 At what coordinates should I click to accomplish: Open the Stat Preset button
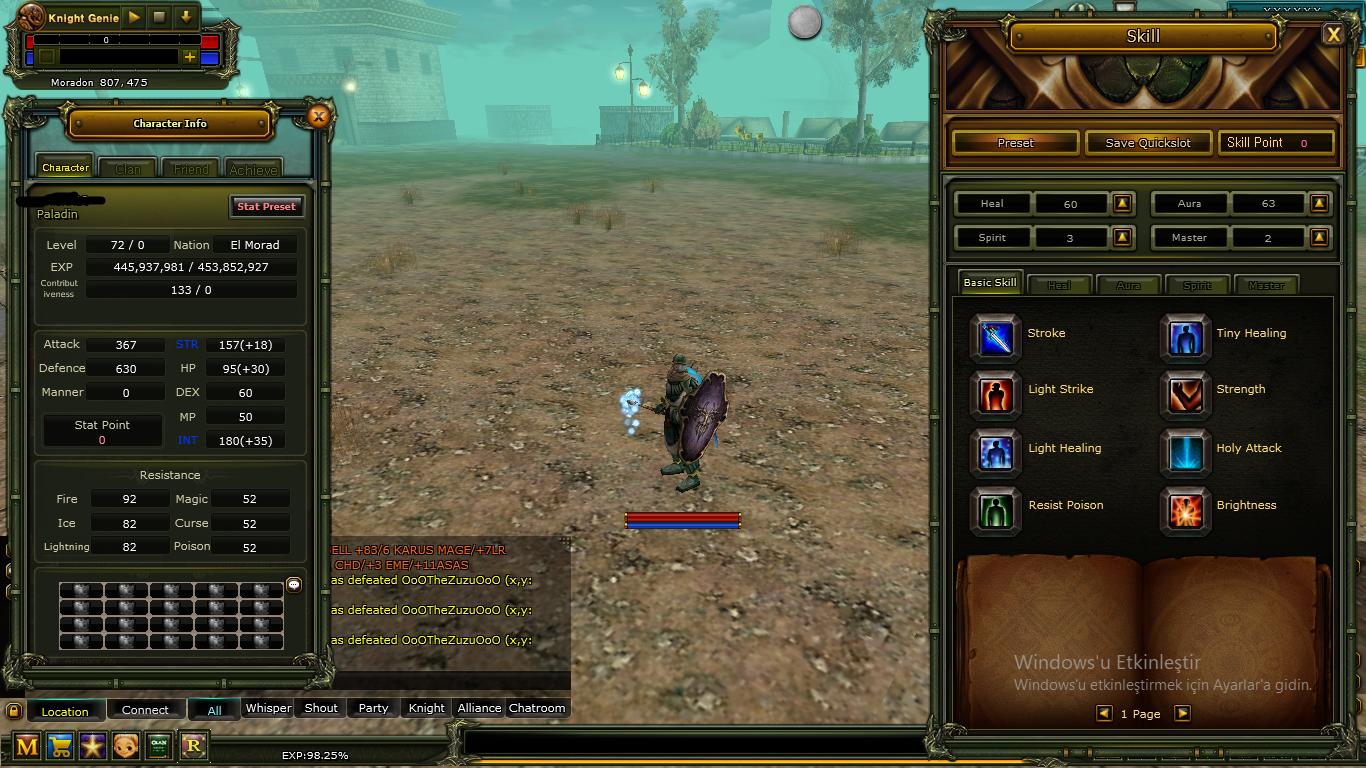point(265,206)
